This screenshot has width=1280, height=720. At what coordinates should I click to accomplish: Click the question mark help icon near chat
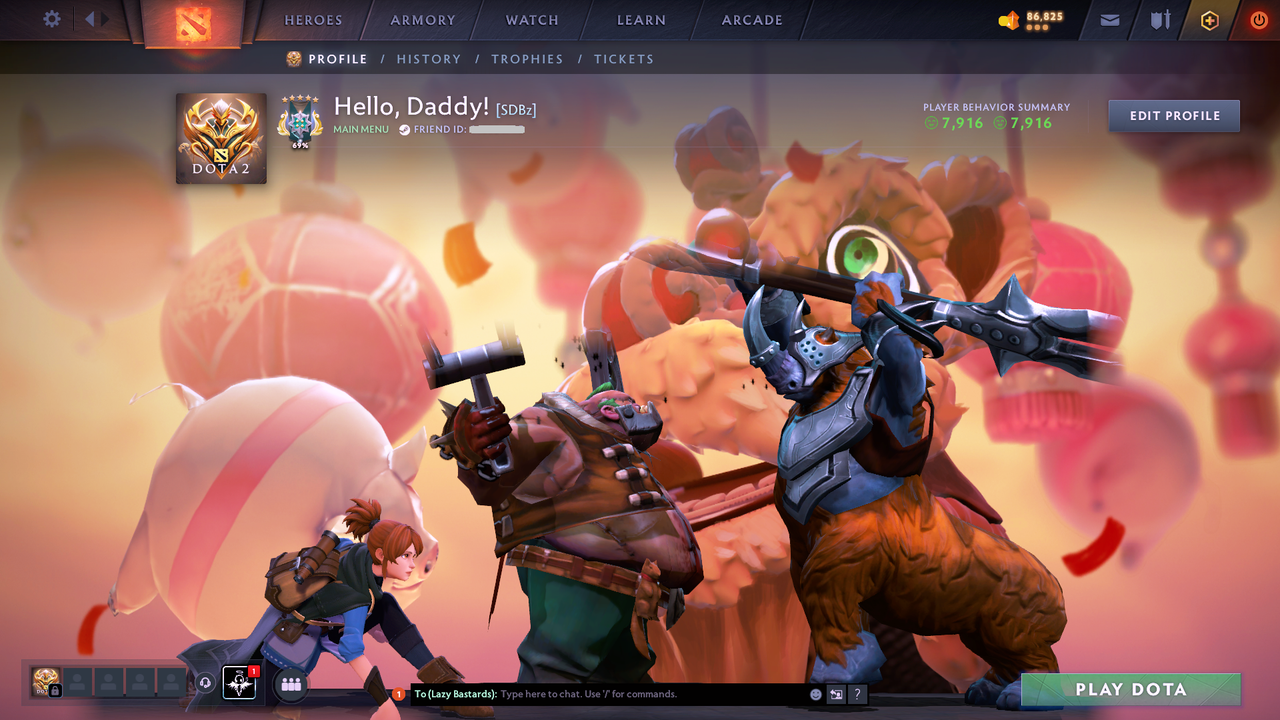858,693
